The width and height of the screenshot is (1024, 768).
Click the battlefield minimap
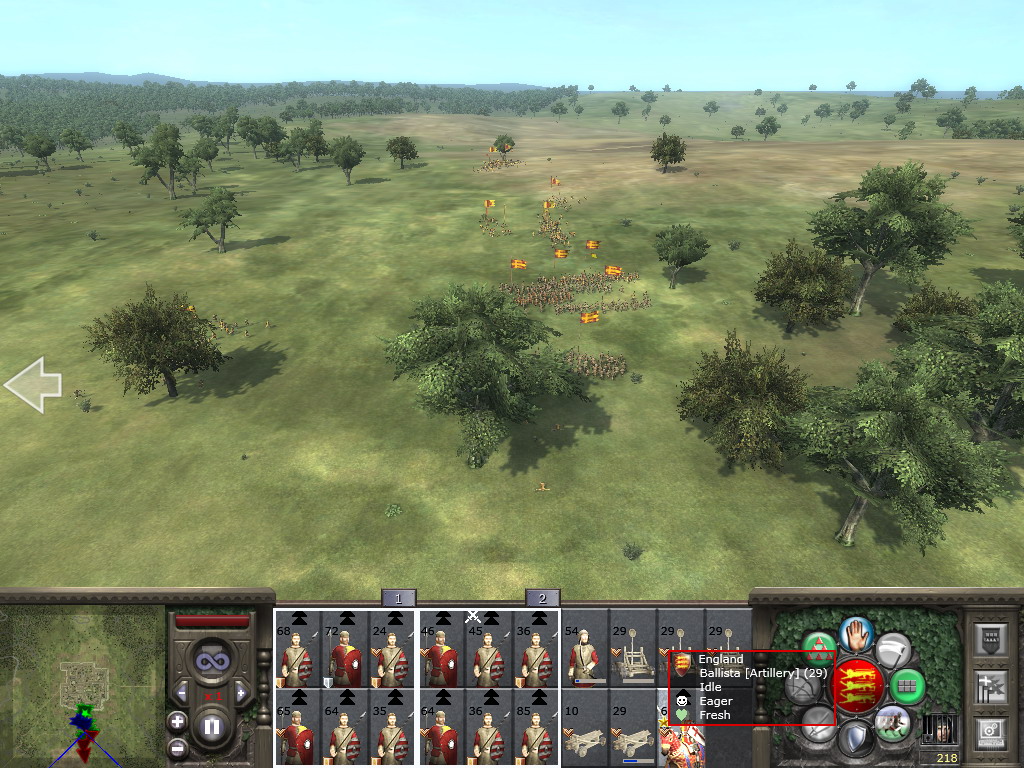82,687
